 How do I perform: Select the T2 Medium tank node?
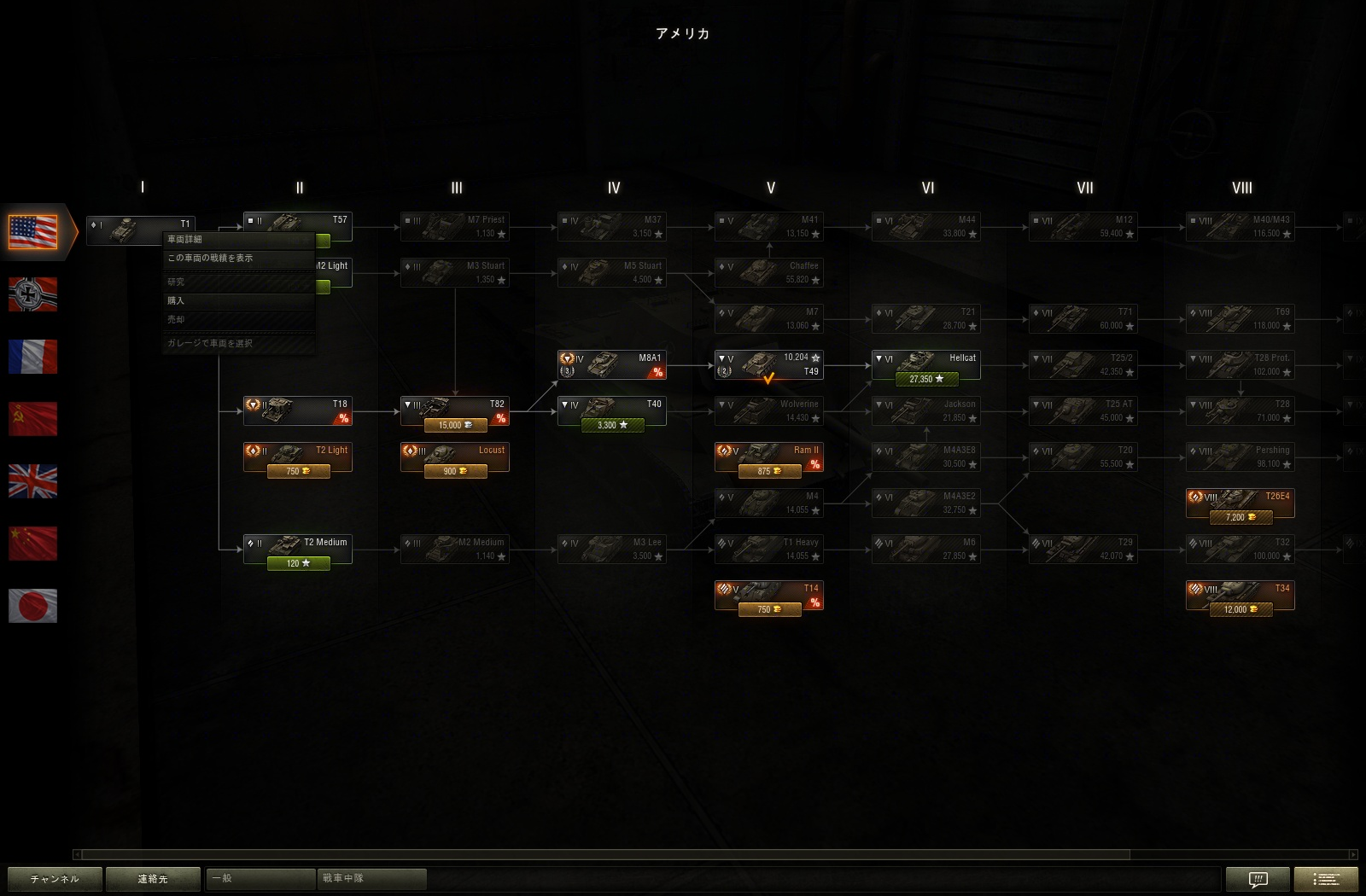click(x=297, y=550)
